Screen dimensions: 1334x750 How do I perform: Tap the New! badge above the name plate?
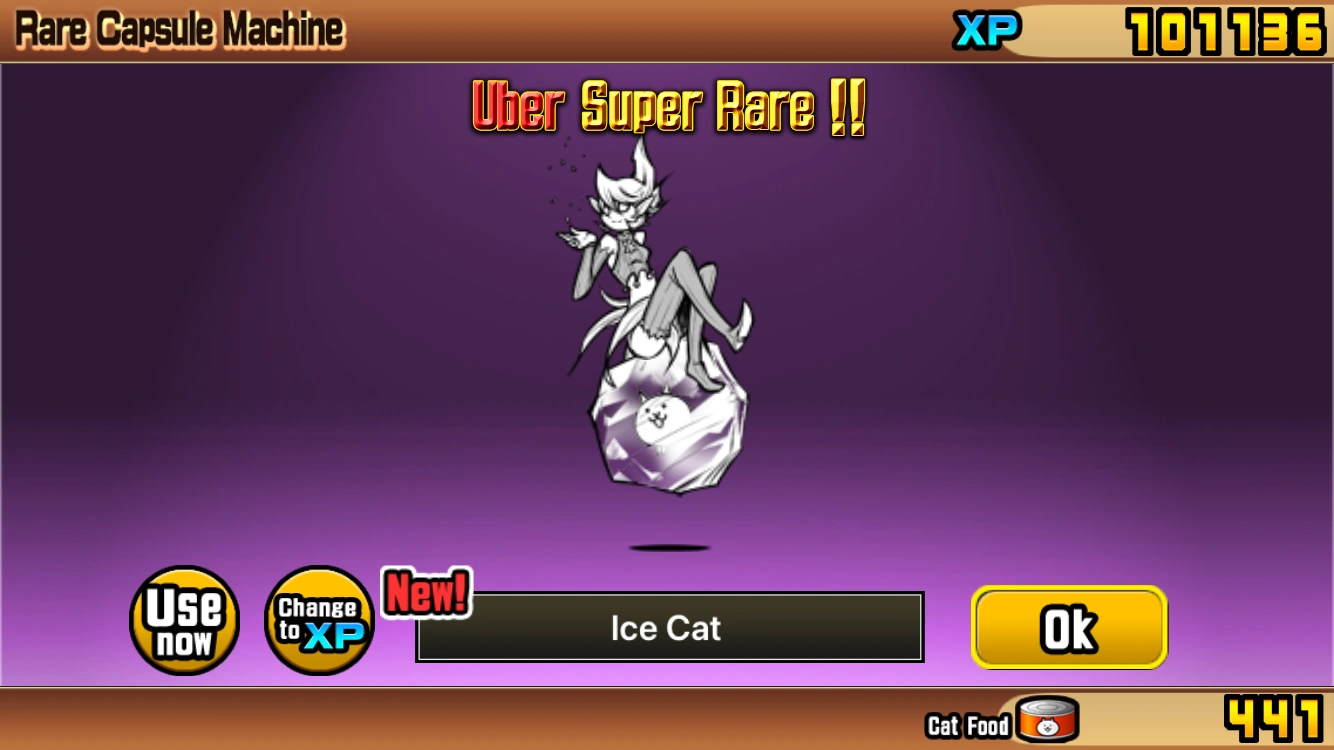pos(425,592)
